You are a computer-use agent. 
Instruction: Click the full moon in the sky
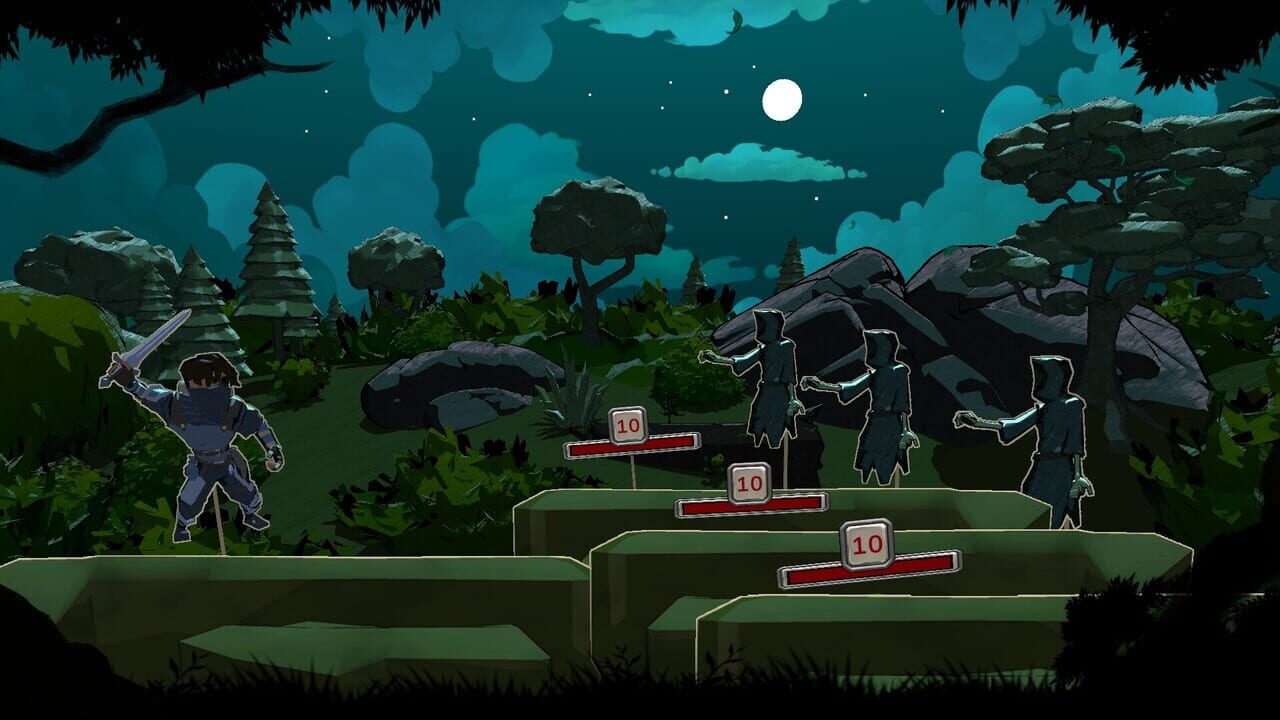click(782, 100)
